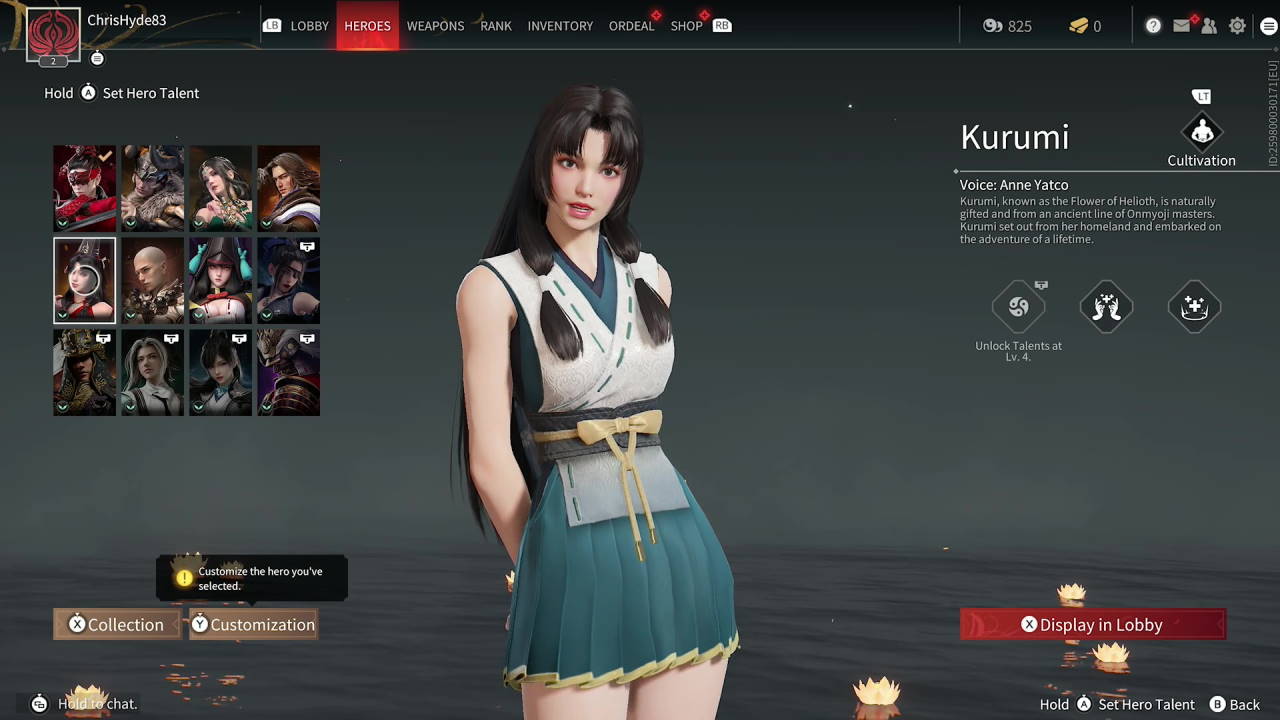The image size is (1280, 720).
Task: Check the mail envelope icon
Action: pos(1182,26)
